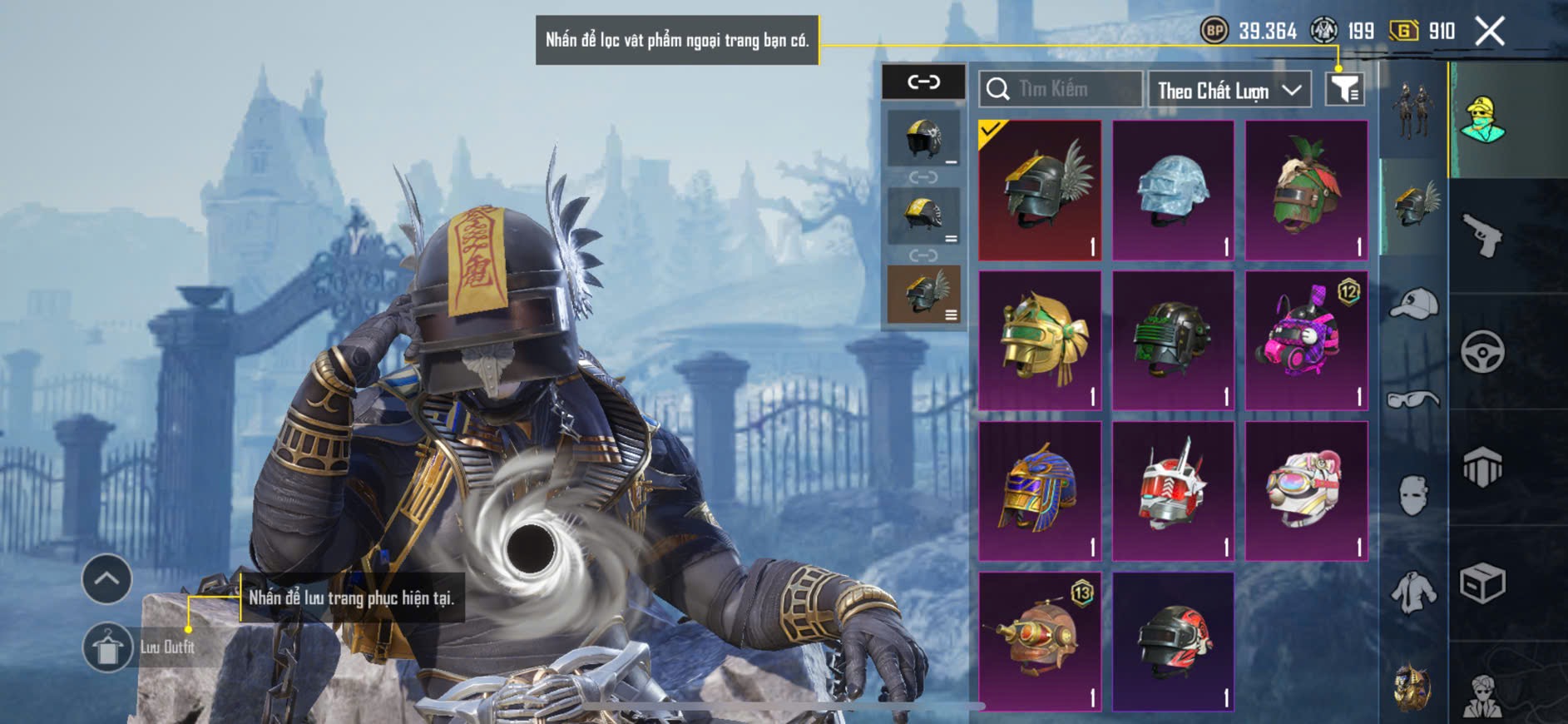The width and height of the screenshot is (1568, 724).
Task: Click the round up-arrow expand button
Action: tap(106, 578)
